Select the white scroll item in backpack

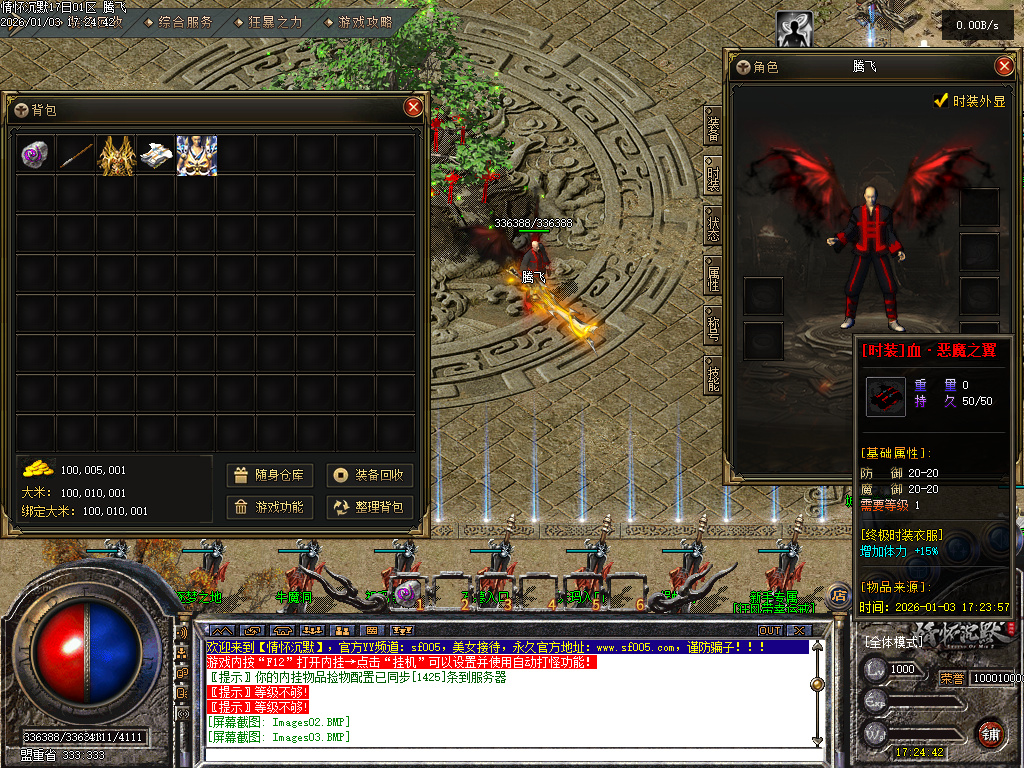pos(156,155)
